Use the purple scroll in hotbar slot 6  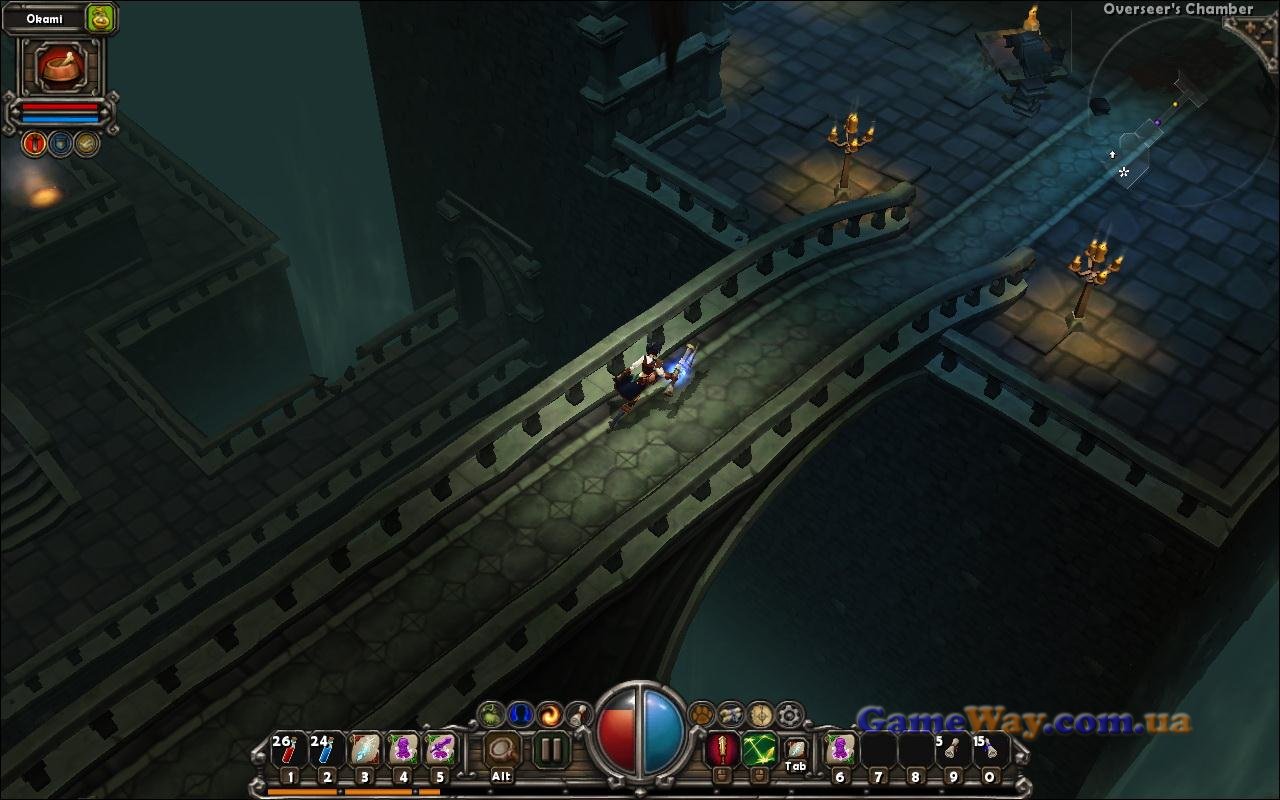coord(840,750)
